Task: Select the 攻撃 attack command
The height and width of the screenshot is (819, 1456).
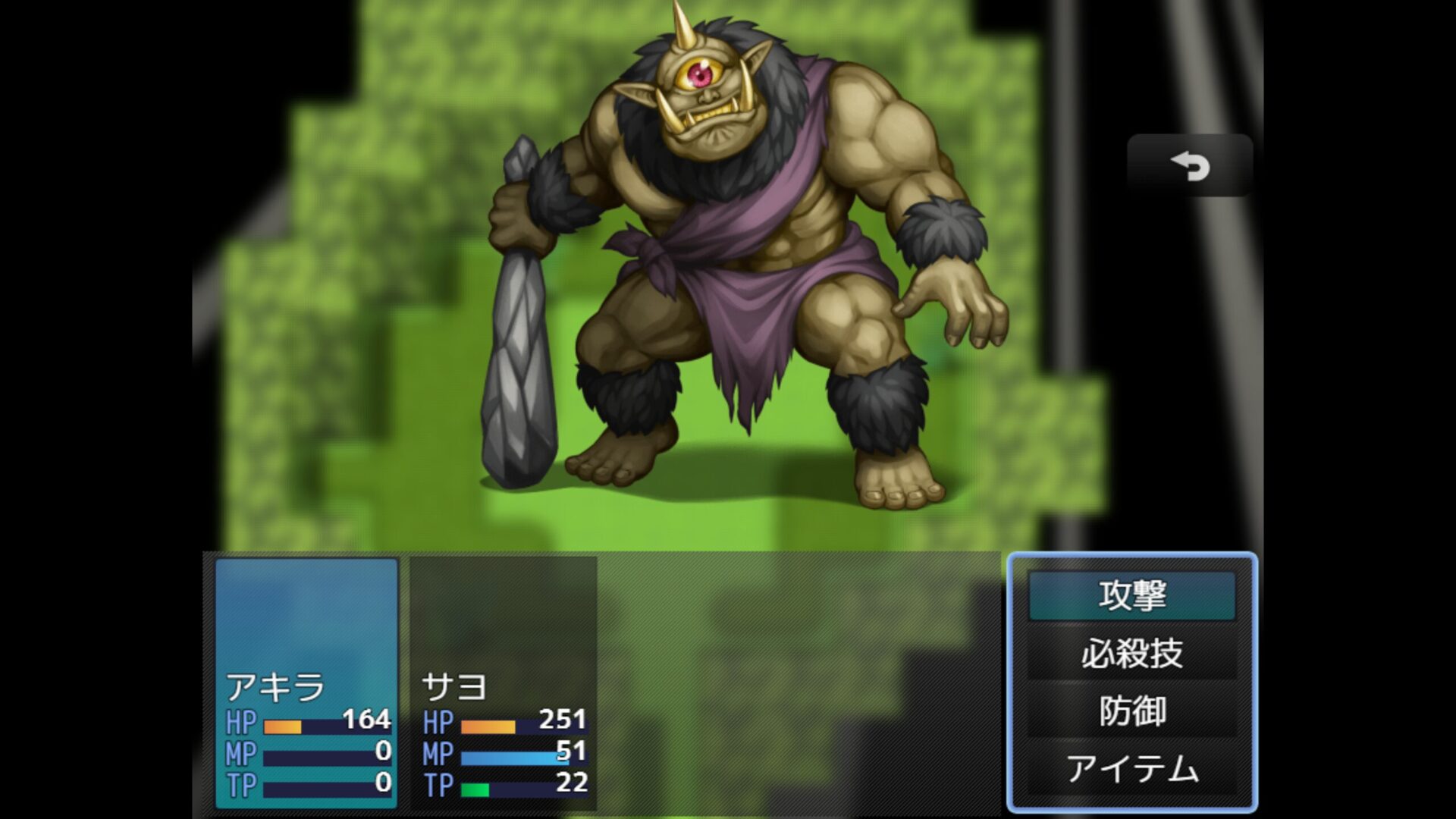Action: pyautogui.click(x=1131, y=596)
